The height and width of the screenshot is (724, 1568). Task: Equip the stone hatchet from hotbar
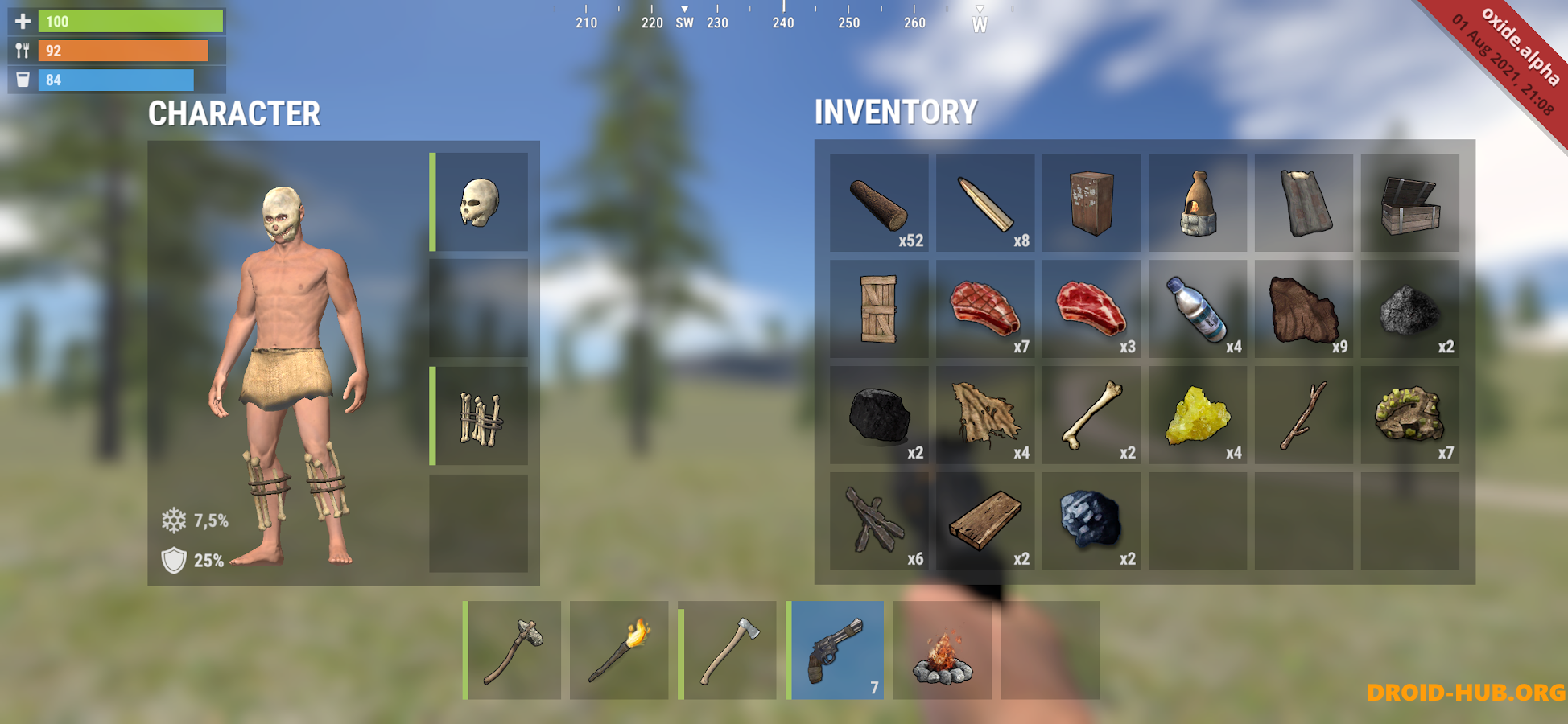(513, 650)
